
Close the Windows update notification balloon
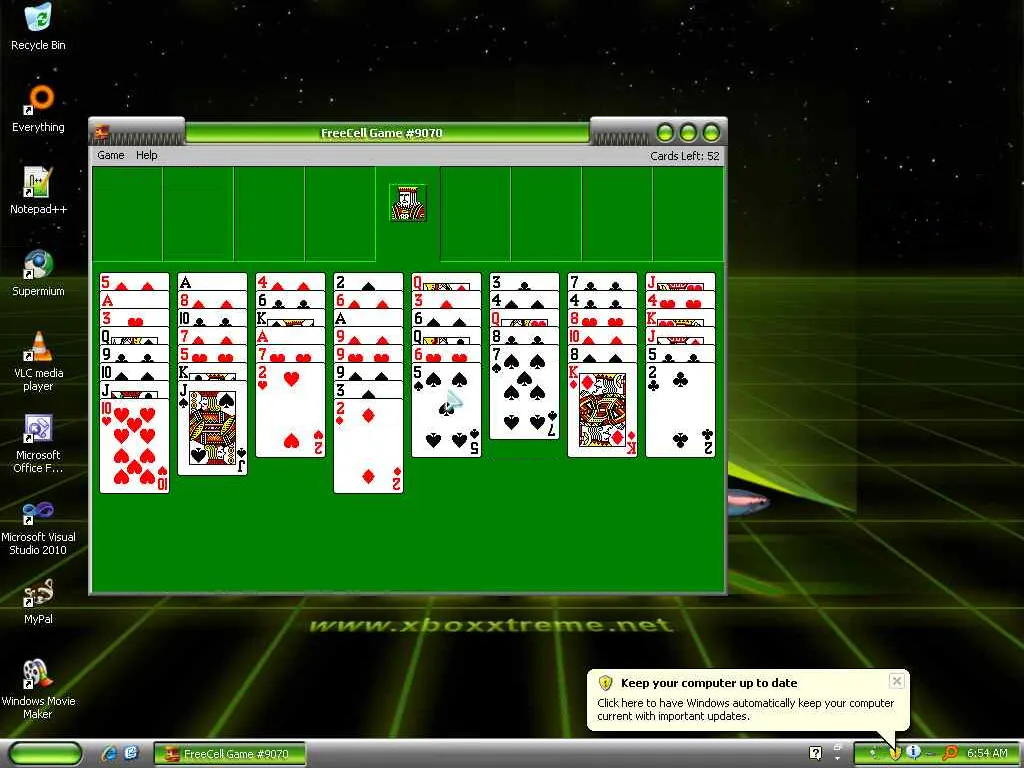pyautogui.click(x=897, y=681)
